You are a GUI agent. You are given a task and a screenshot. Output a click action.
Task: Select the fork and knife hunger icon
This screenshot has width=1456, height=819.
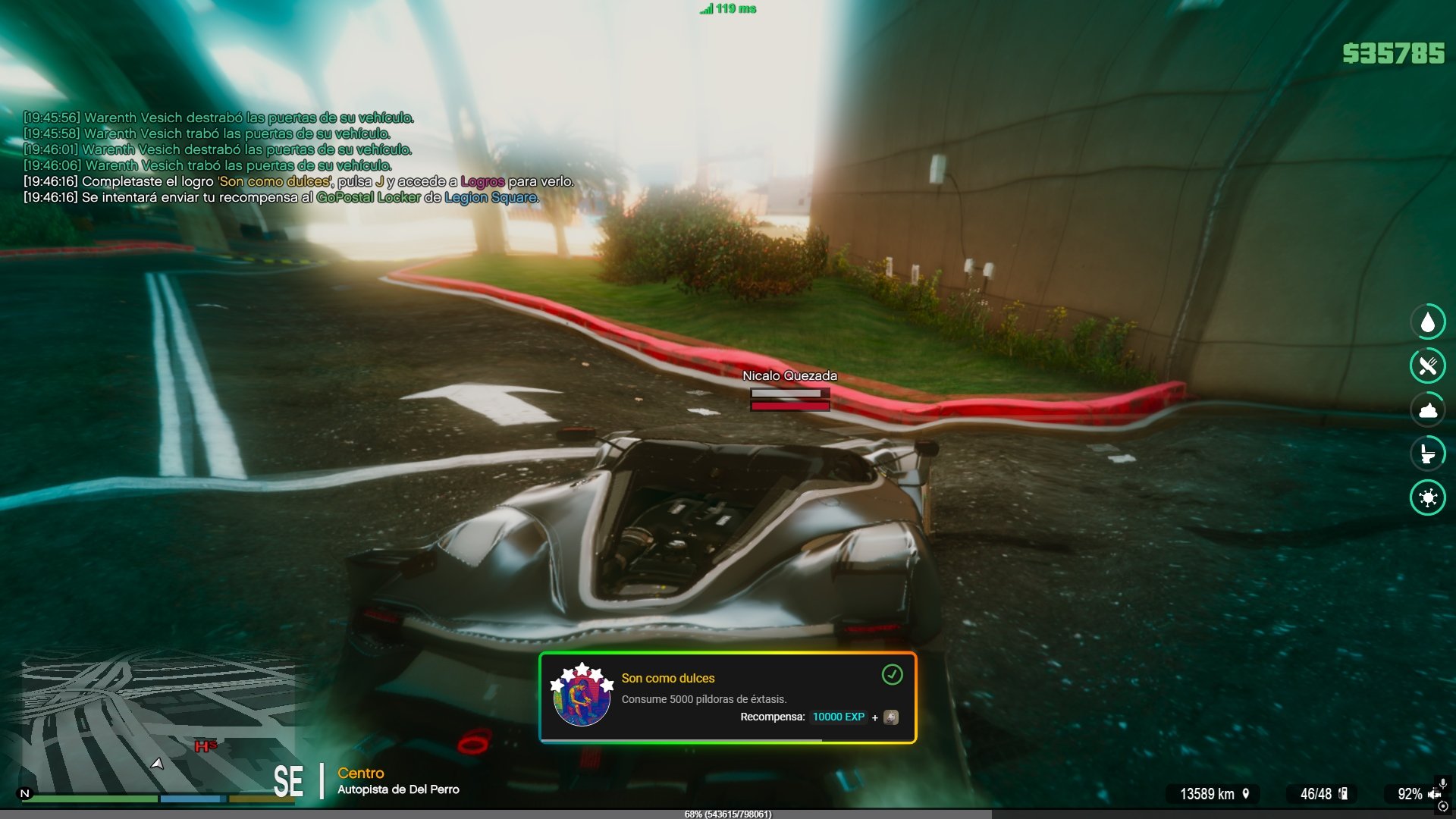click(x=1428, y=366)
